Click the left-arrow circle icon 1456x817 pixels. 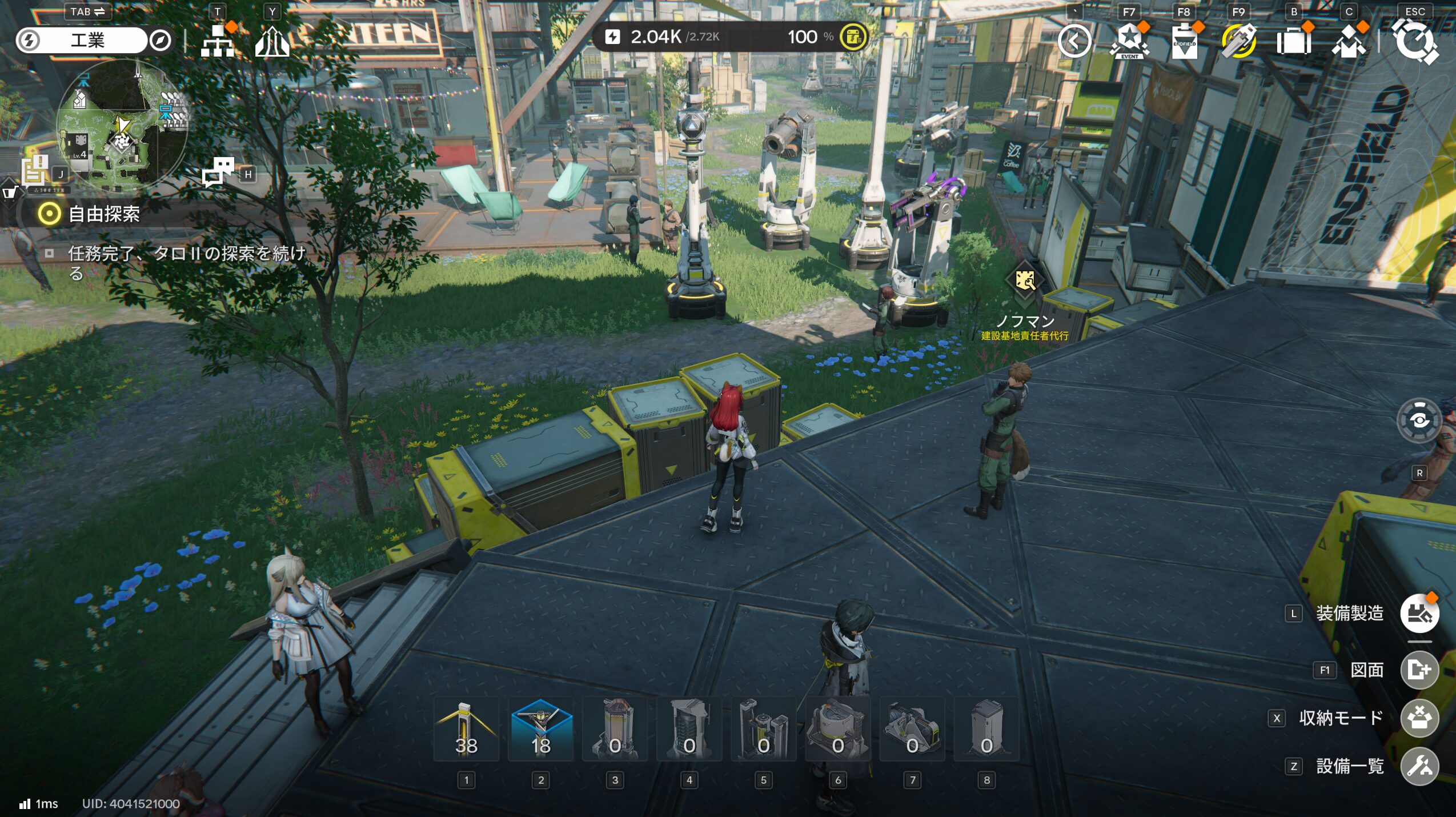pos(1074,41)
